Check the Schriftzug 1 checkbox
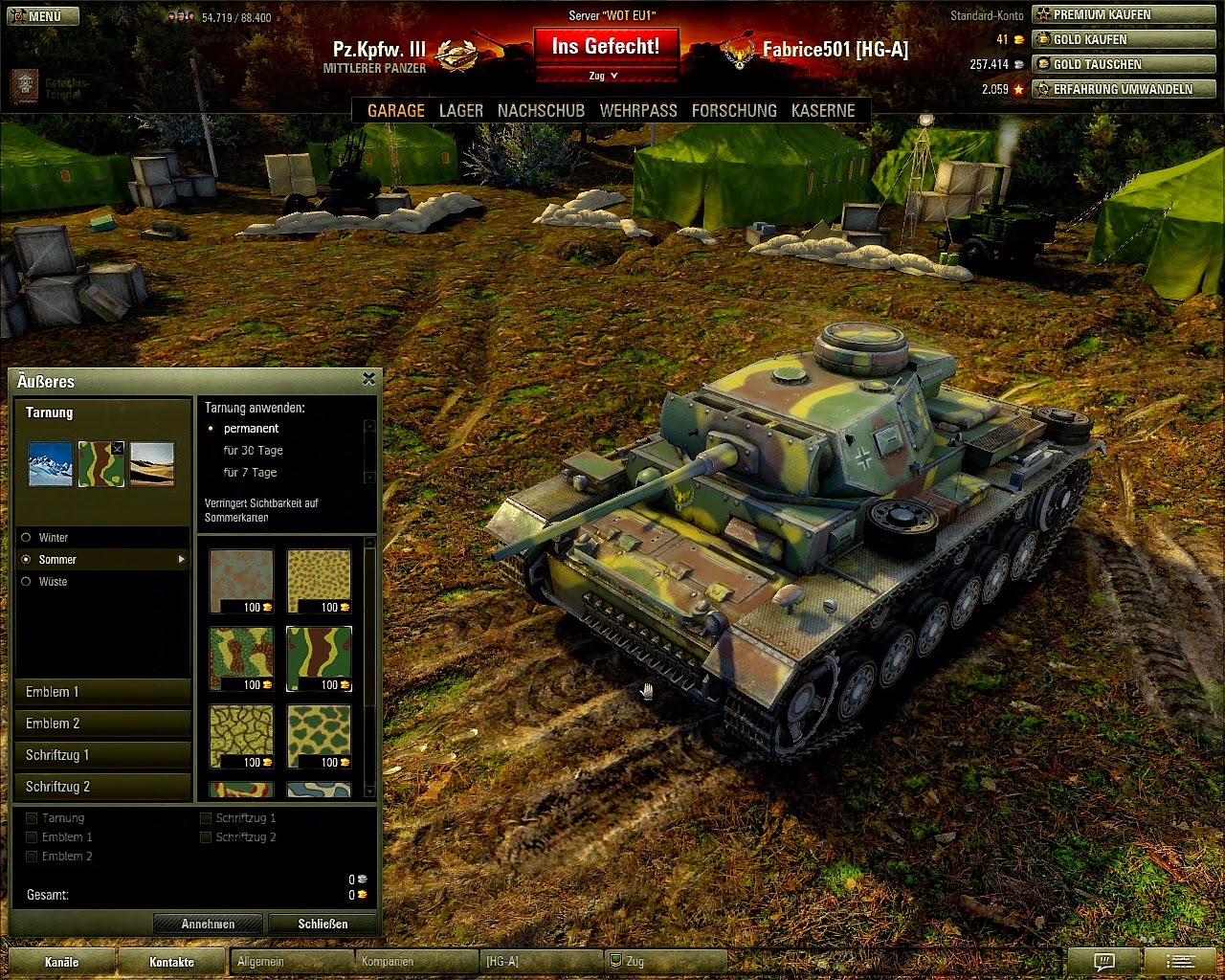 click(205, 817)
